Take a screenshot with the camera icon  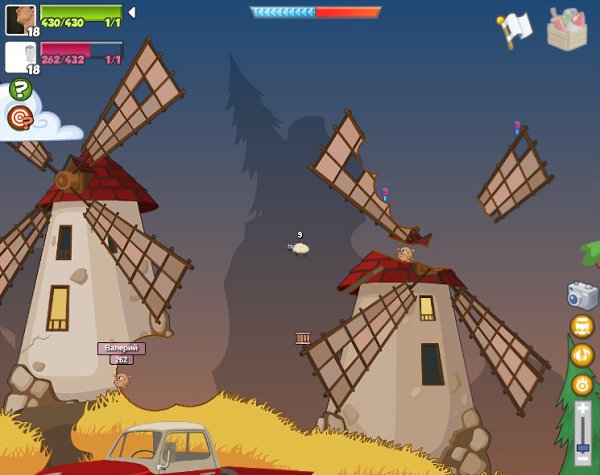point(581,295)
